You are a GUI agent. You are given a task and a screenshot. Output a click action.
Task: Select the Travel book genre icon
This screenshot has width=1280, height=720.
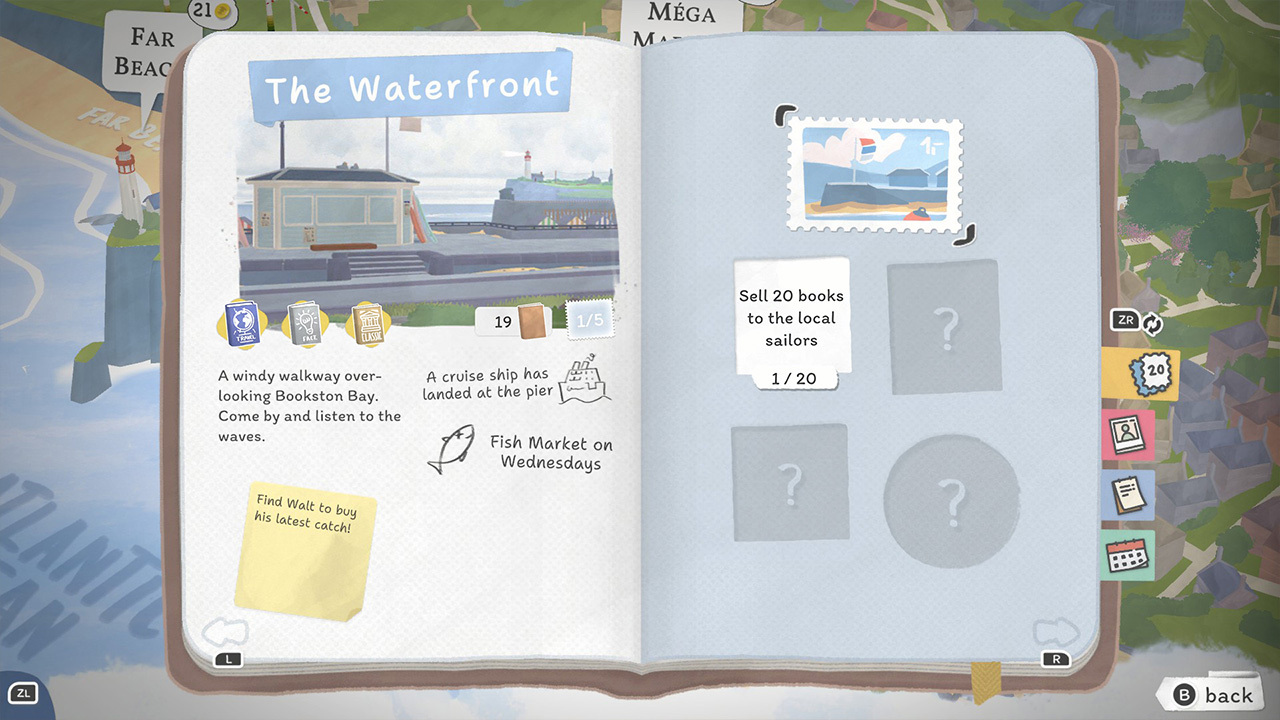click(x=242, y=324)
